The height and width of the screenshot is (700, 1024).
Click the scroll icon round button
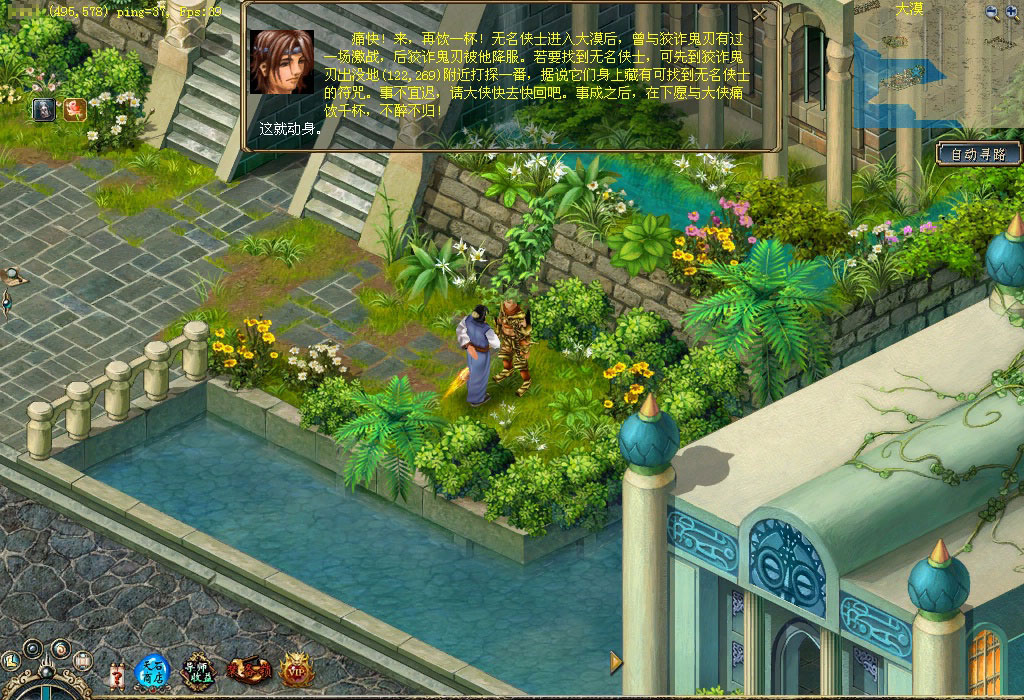coord(83,661)
